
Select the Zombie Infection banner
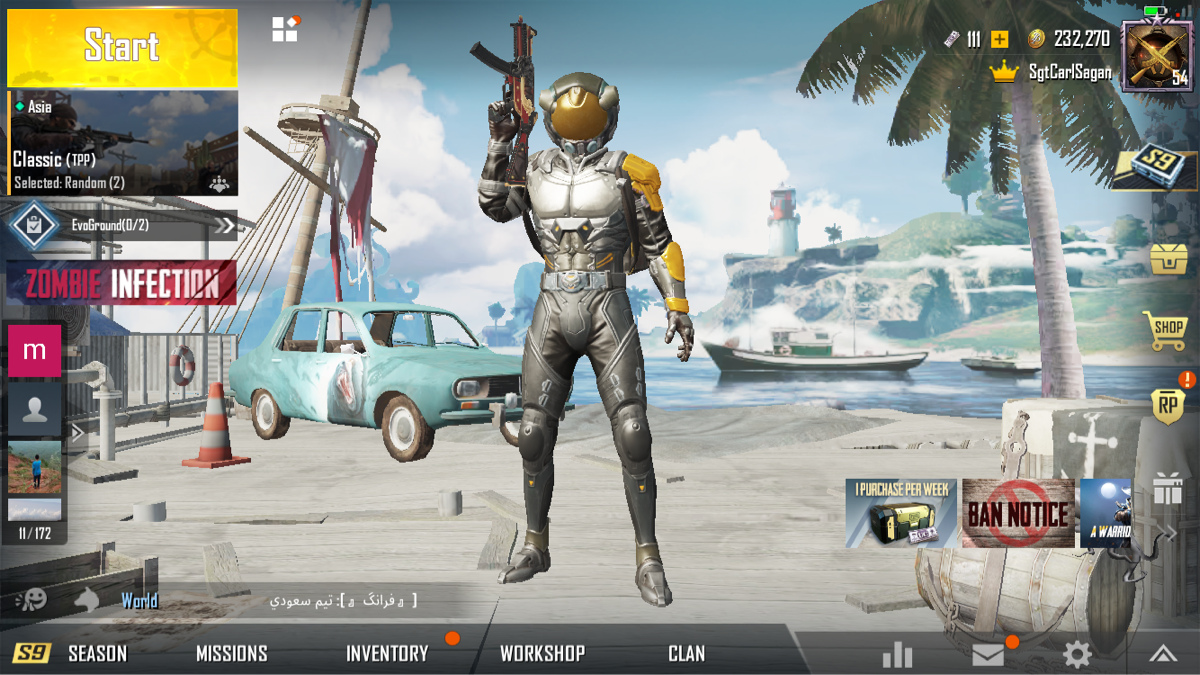click(x=122, y=283)
